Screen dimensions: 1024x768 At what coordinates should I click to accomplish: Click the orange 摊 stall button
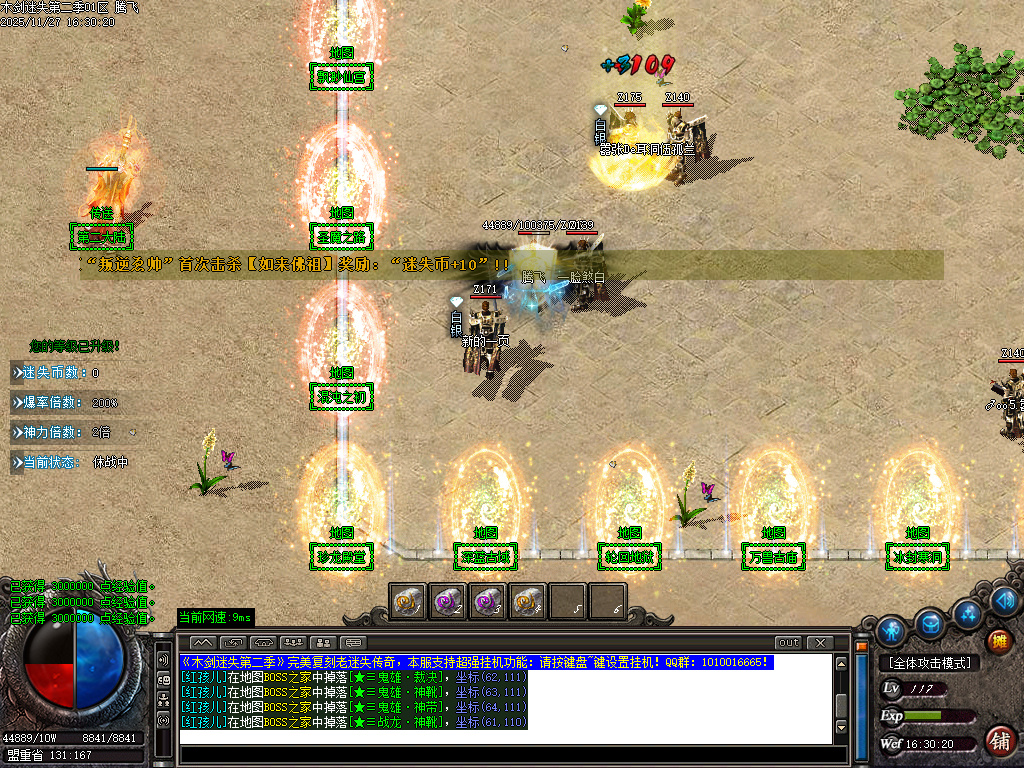[x=997, y=641]
